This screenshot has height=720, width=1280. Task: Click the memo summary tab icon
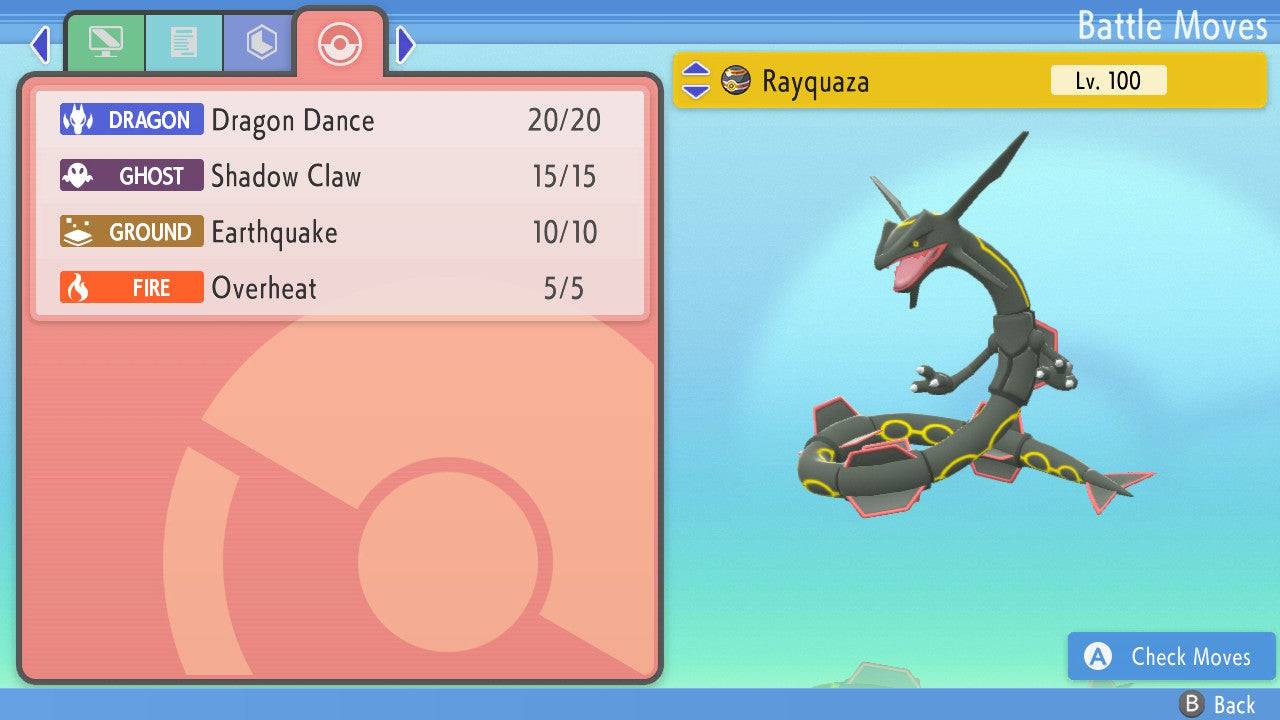pos(184,42)
